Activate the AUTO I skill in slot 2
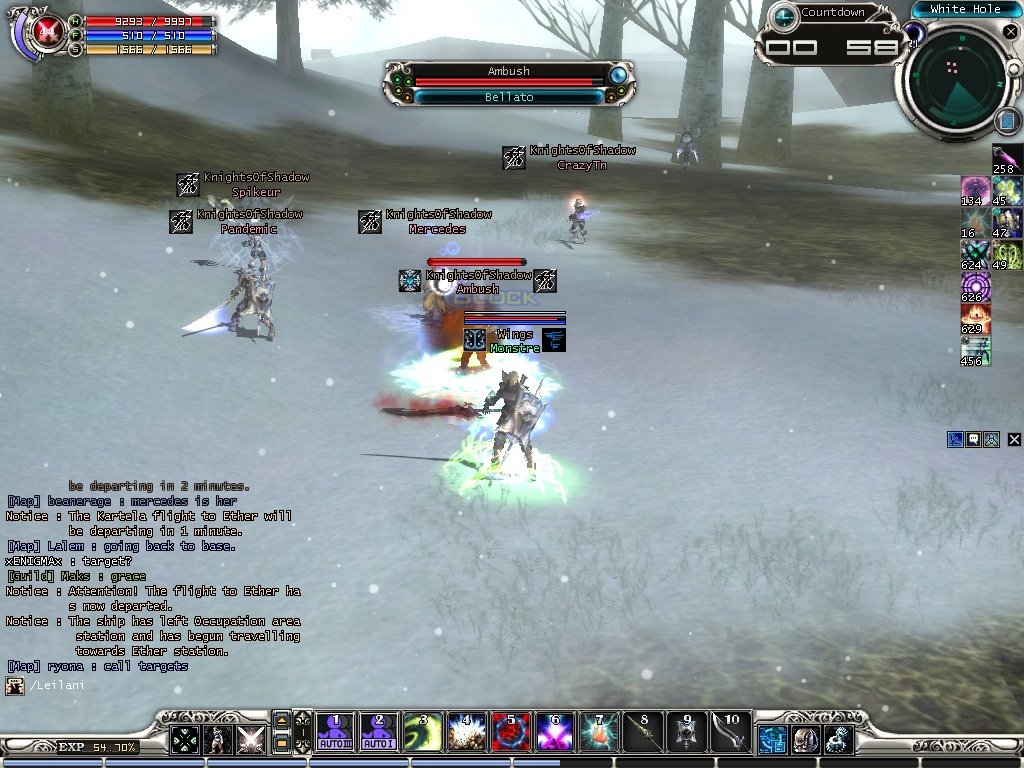The width and height of the screenshot is (1024, 768). tap(378, 732)
